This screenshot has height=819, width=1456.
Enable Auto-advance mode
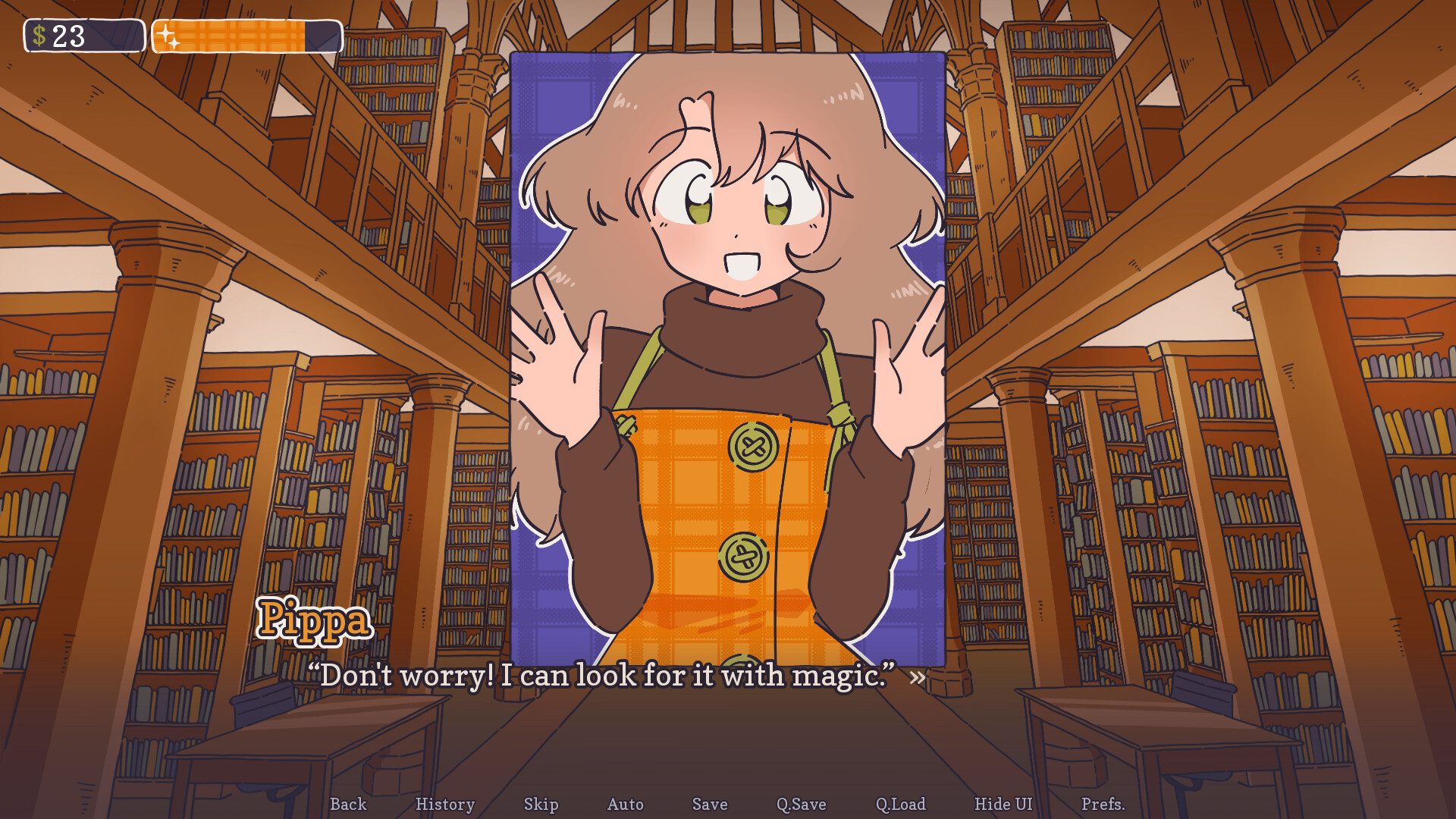625,805
